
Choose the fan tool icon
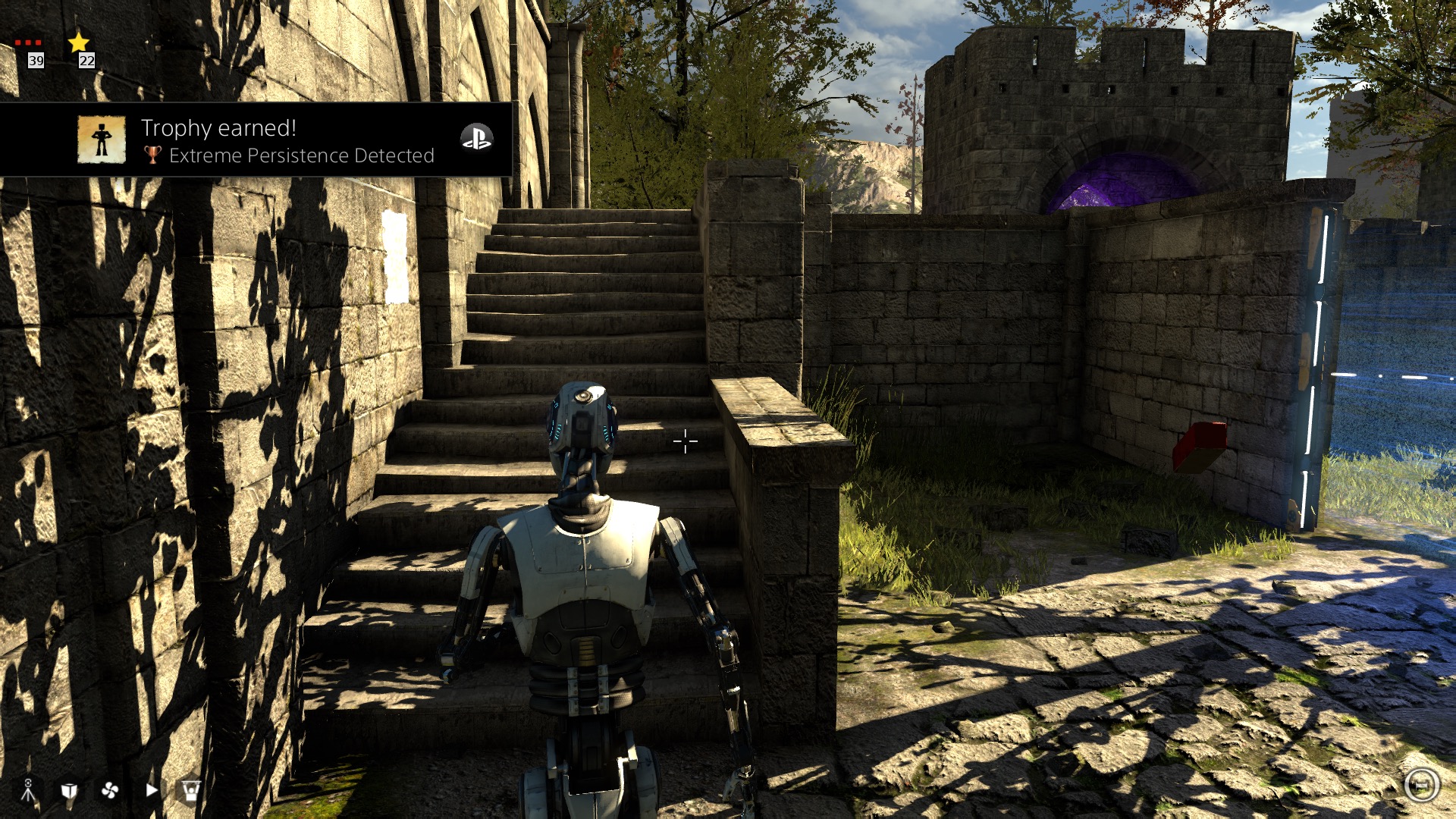click(110, 791)
